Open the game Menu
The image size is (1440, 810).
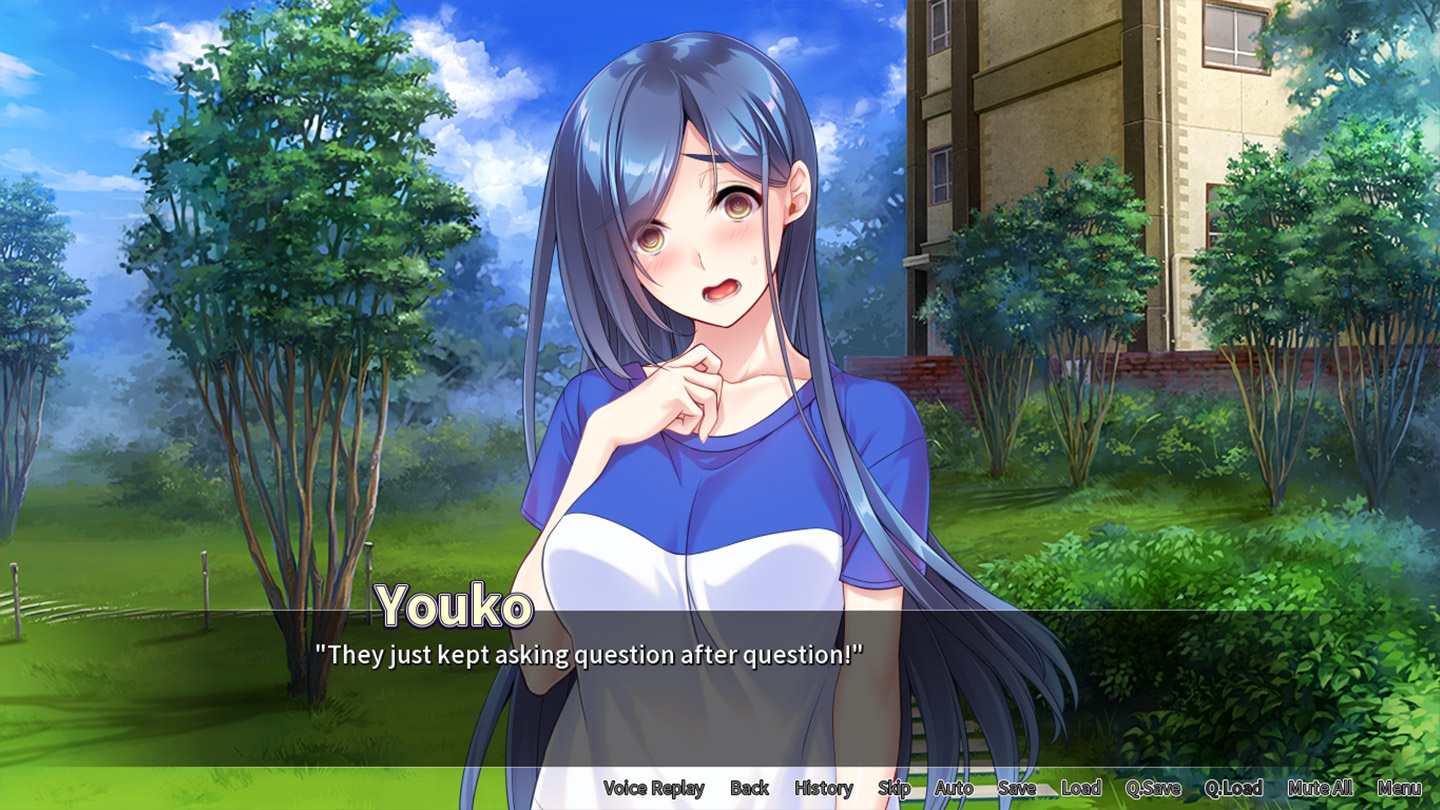coord(1399,788)
